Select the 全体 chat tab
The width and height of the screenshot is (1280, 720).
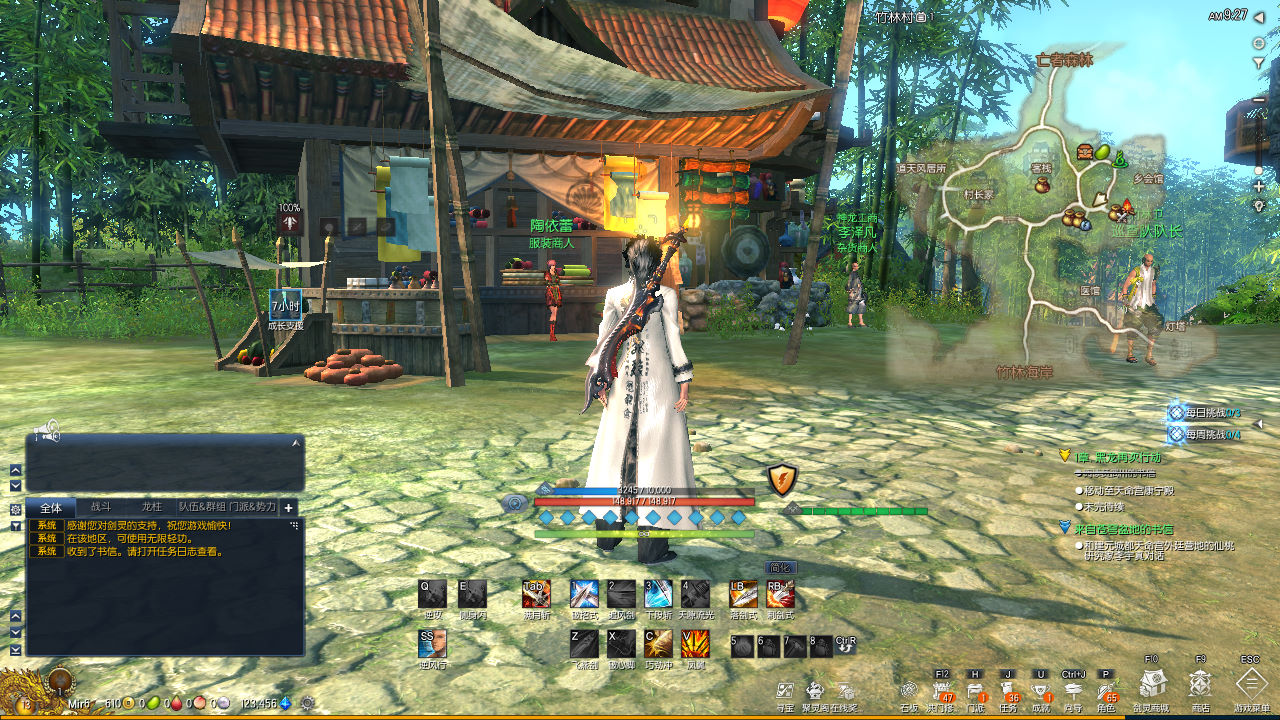pyautogui.click(x=51, y=508)
